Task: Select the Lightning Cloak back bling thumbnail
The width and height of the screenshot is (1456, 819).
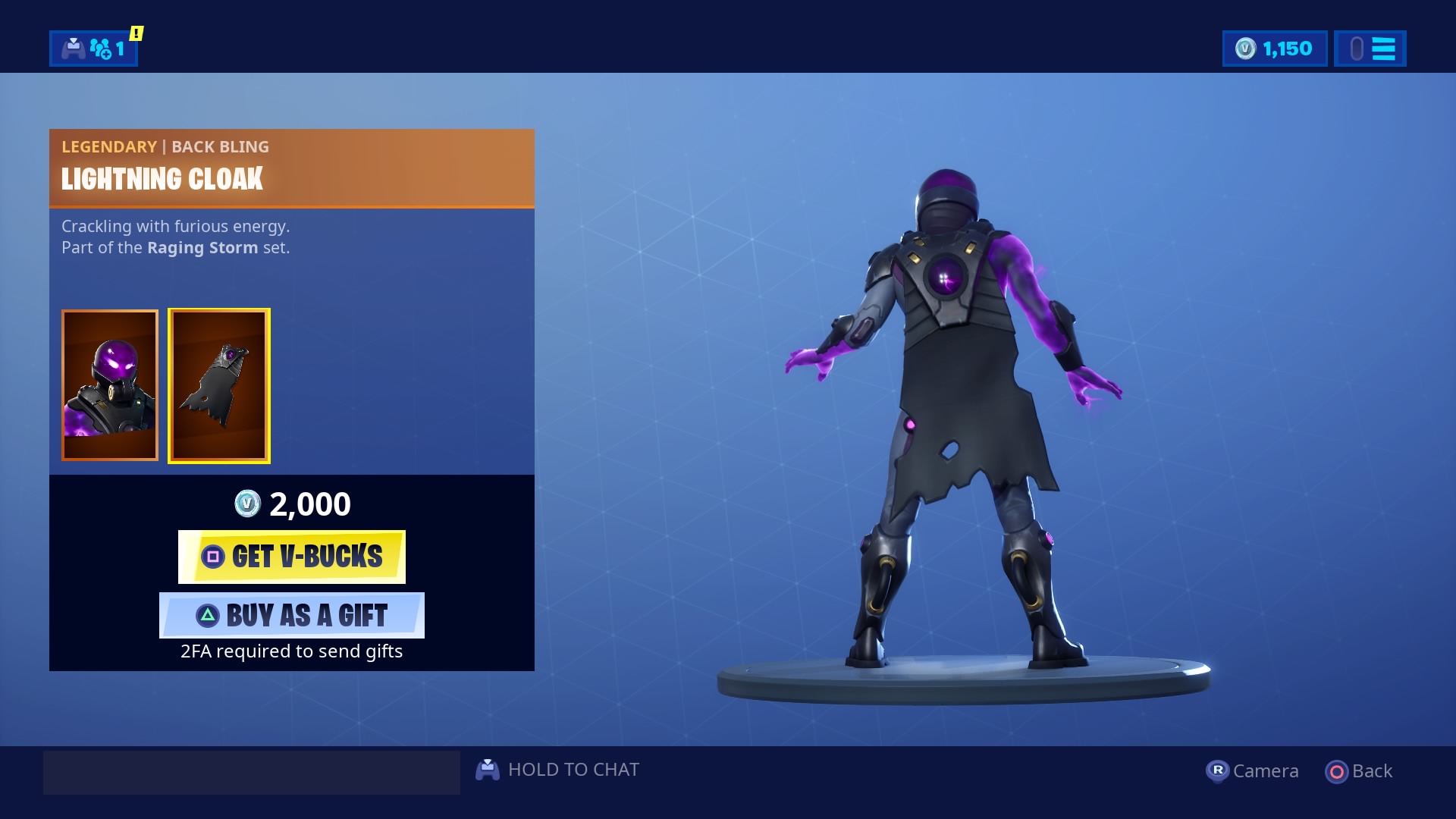Action: click(218, 385)
